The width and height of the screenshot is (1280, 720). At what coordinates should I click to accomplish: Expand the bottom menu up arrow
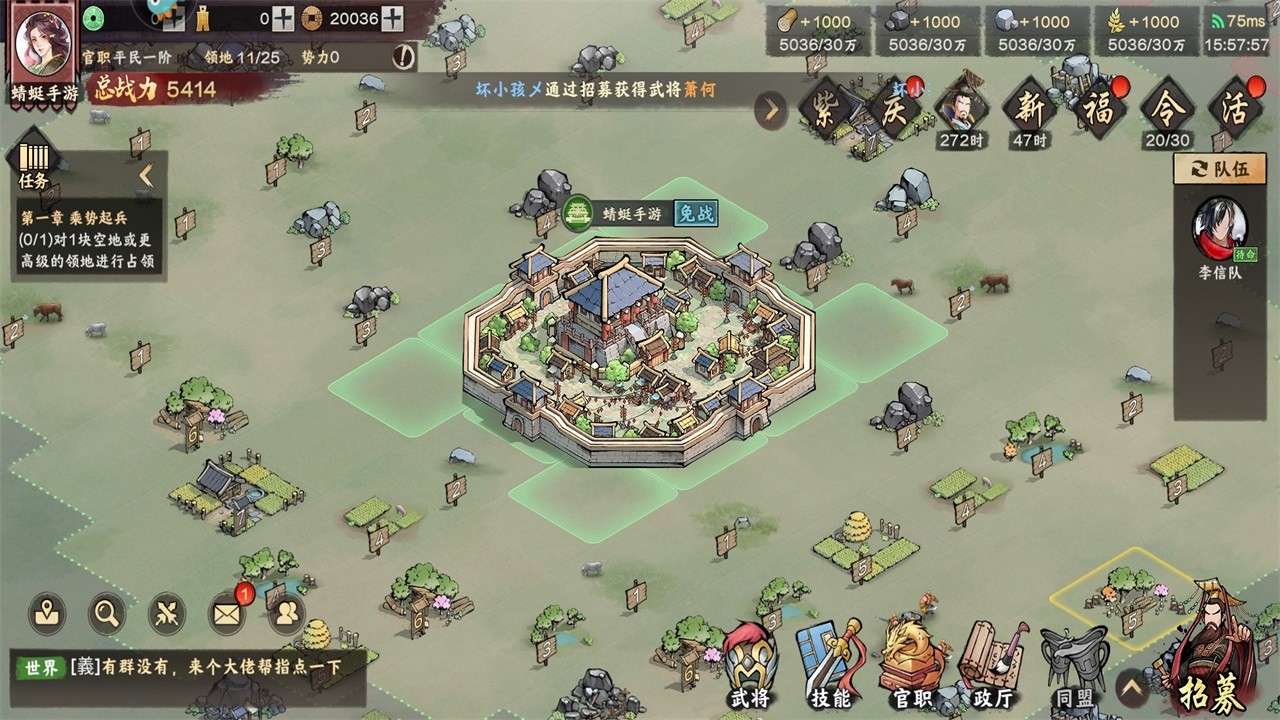(x=1132, y=688)
